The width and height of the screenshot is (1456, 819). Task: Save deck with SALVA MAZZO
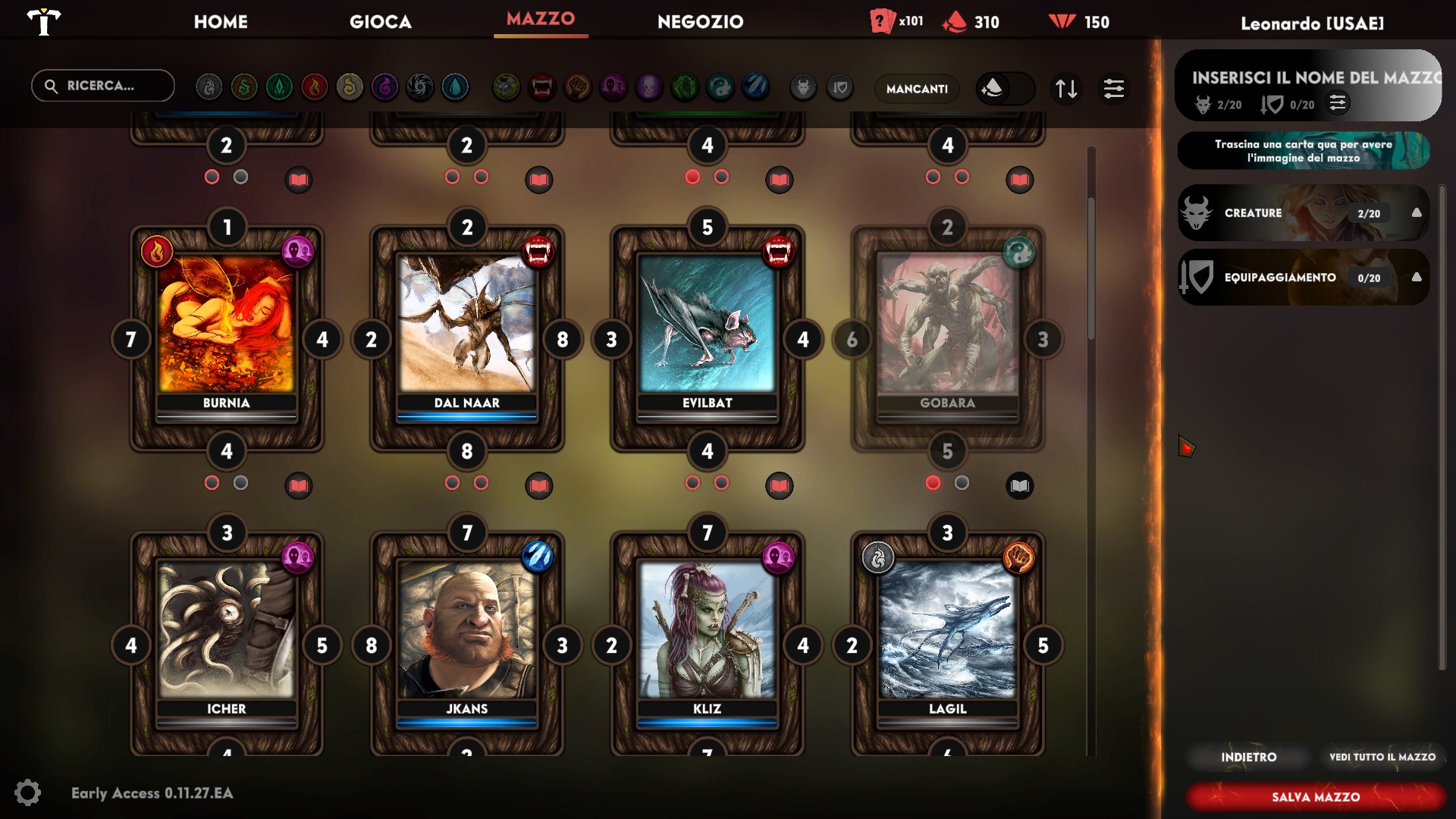pos(1316,797)
